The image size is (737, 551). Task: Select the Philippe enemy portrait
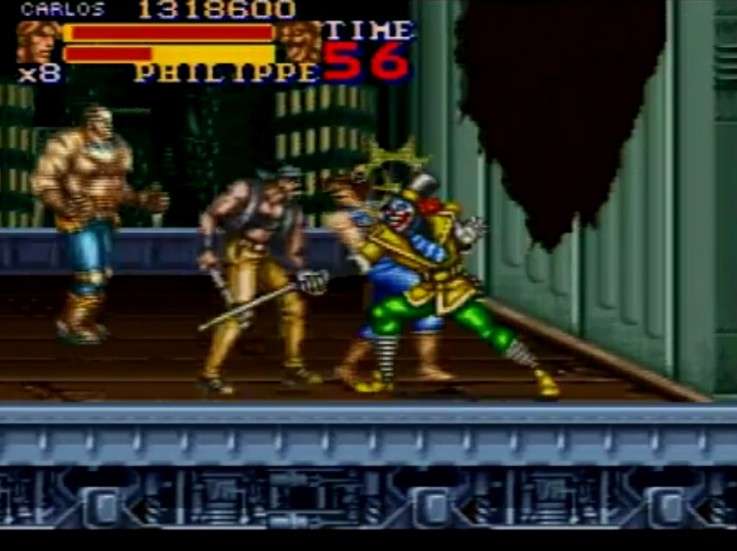click(299, 41)
